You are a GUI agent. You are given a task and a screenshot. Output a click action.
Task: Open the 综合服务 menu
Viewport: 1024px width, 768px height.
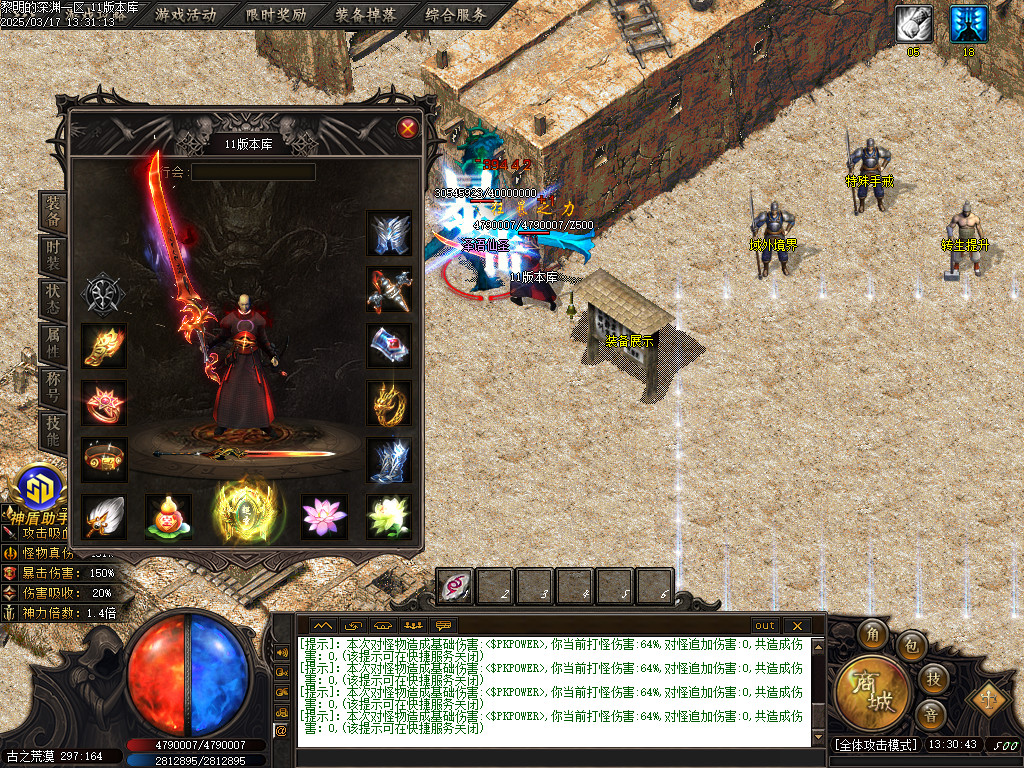[x=456, y=15]
